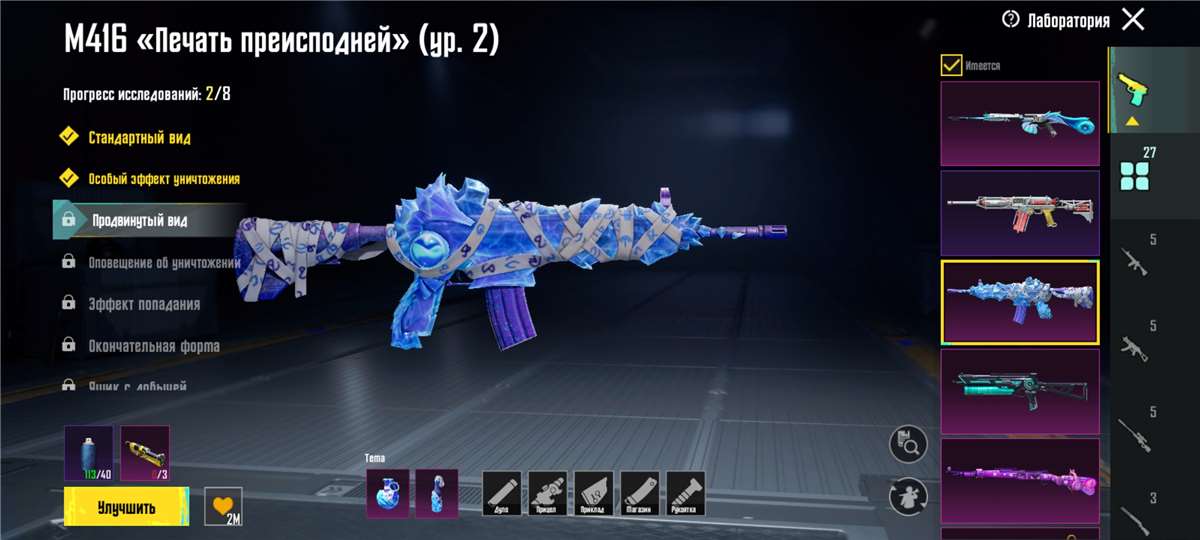Open the Магазин magazine attachment slot

640,493
